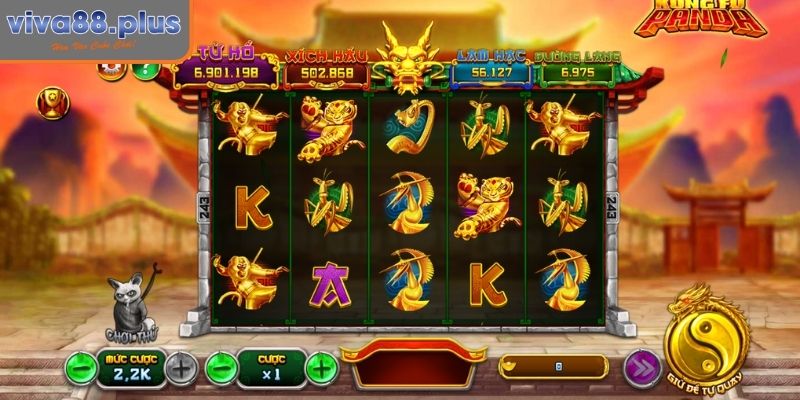800x400 pixels.
Task: Activate the purple fast-forward turbo button
Action: [x=641, y=368]
